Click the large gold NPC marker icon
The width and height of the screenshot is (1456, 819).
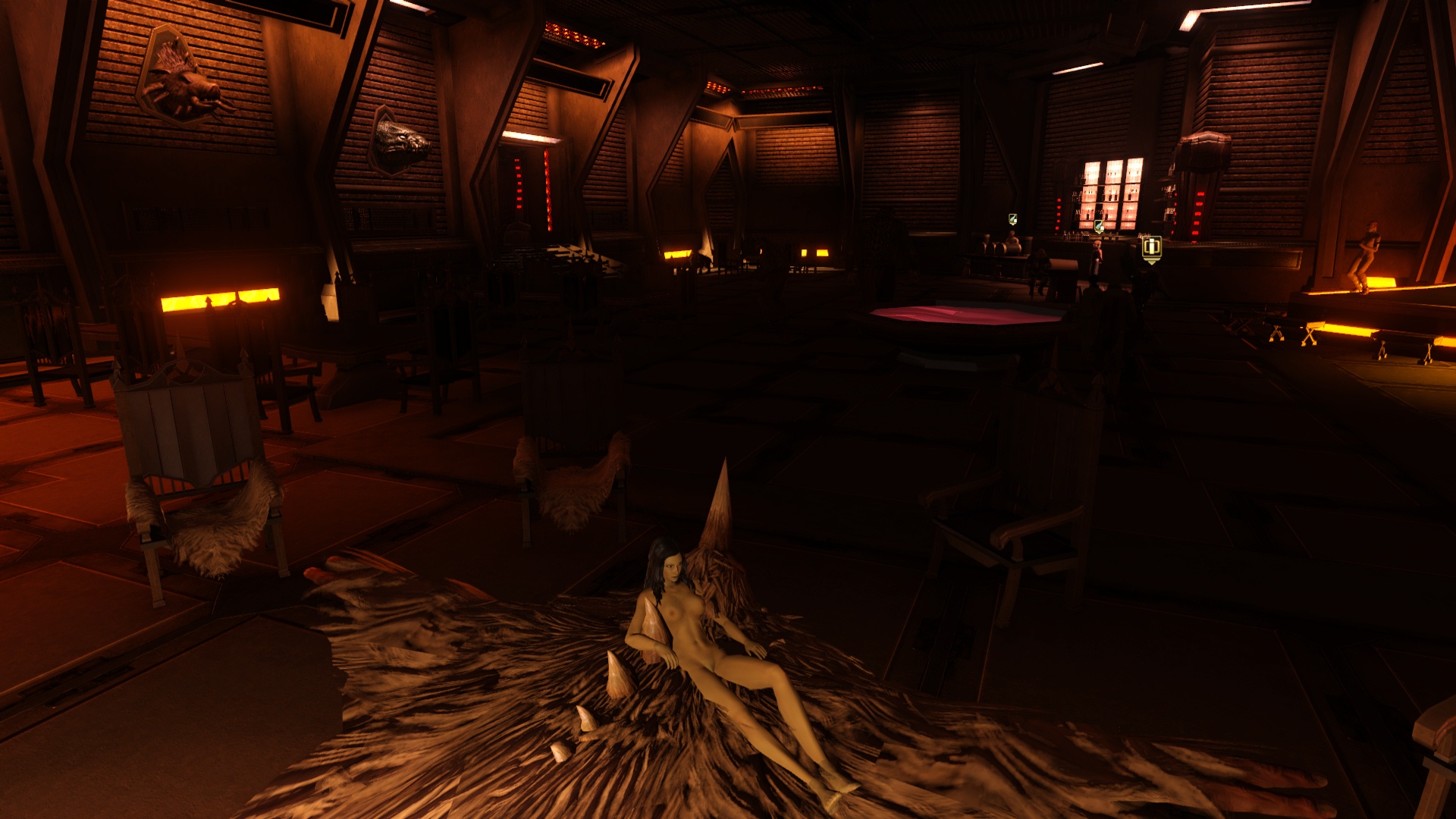click(1151, 248)
